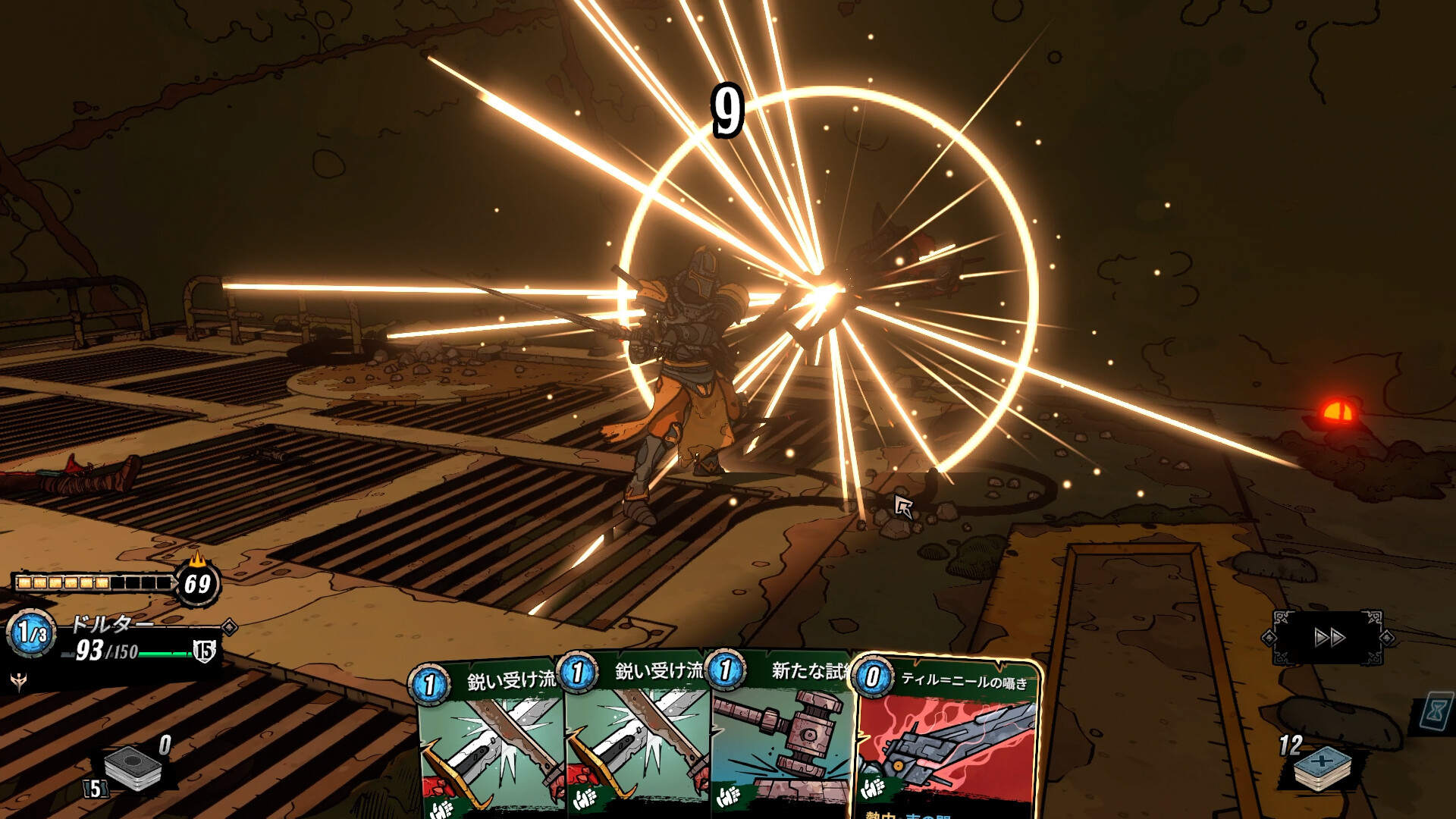1456x819 pixels.
Task: View the blue card pile showing 12
Action: click(x=1322, y=767)
